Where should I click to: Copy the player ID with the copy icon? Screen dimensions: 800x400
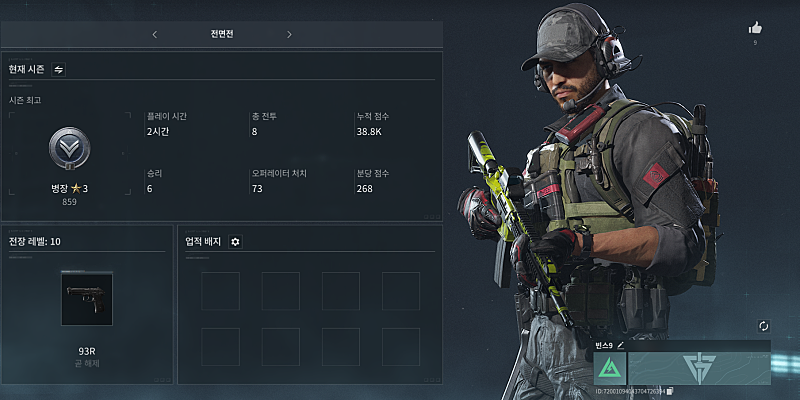(x=670, y=389)
